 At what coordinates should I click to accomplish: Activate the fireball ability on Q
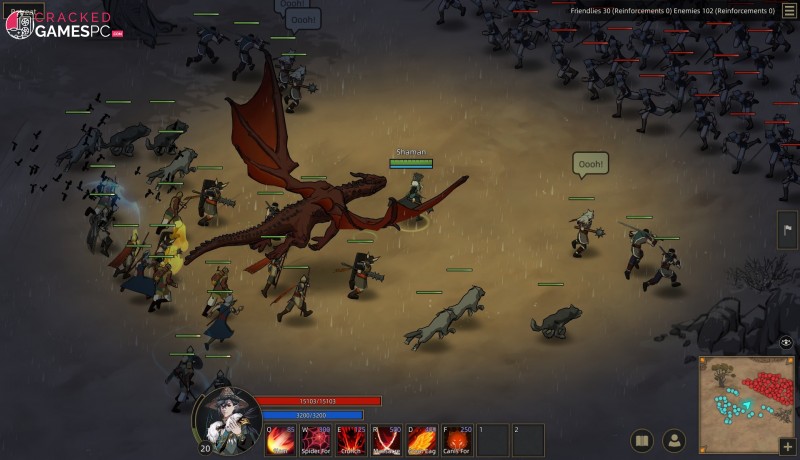click(x=281, y=440)
